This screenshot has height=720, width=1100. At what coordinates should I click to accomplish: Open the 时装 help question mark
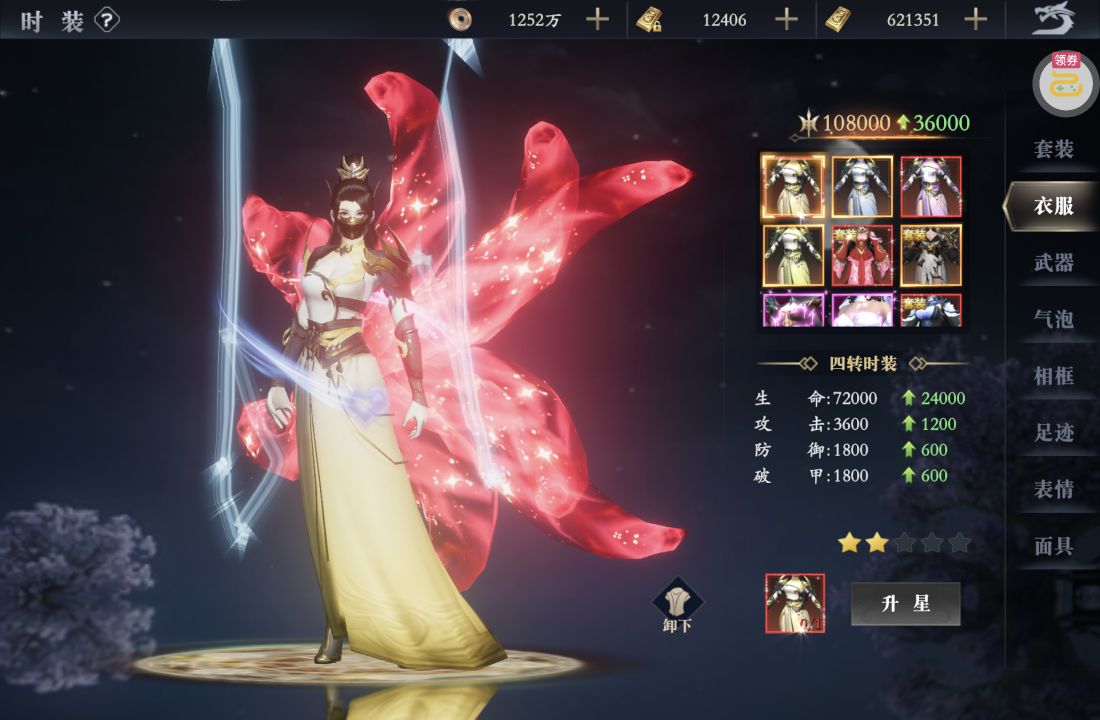click(107, 21)
